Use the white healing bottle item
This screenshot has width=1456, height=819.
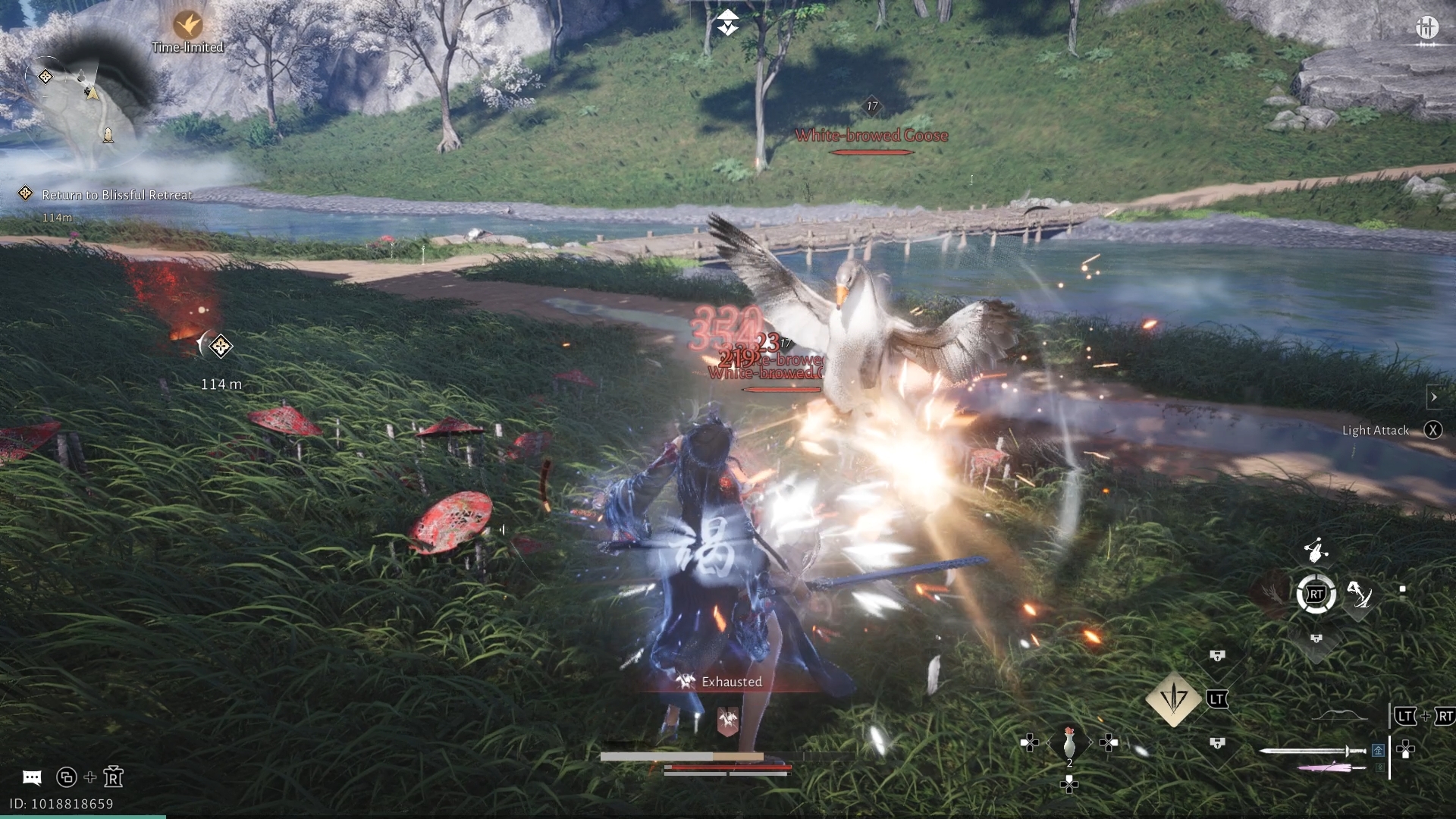click(1069, 742)
